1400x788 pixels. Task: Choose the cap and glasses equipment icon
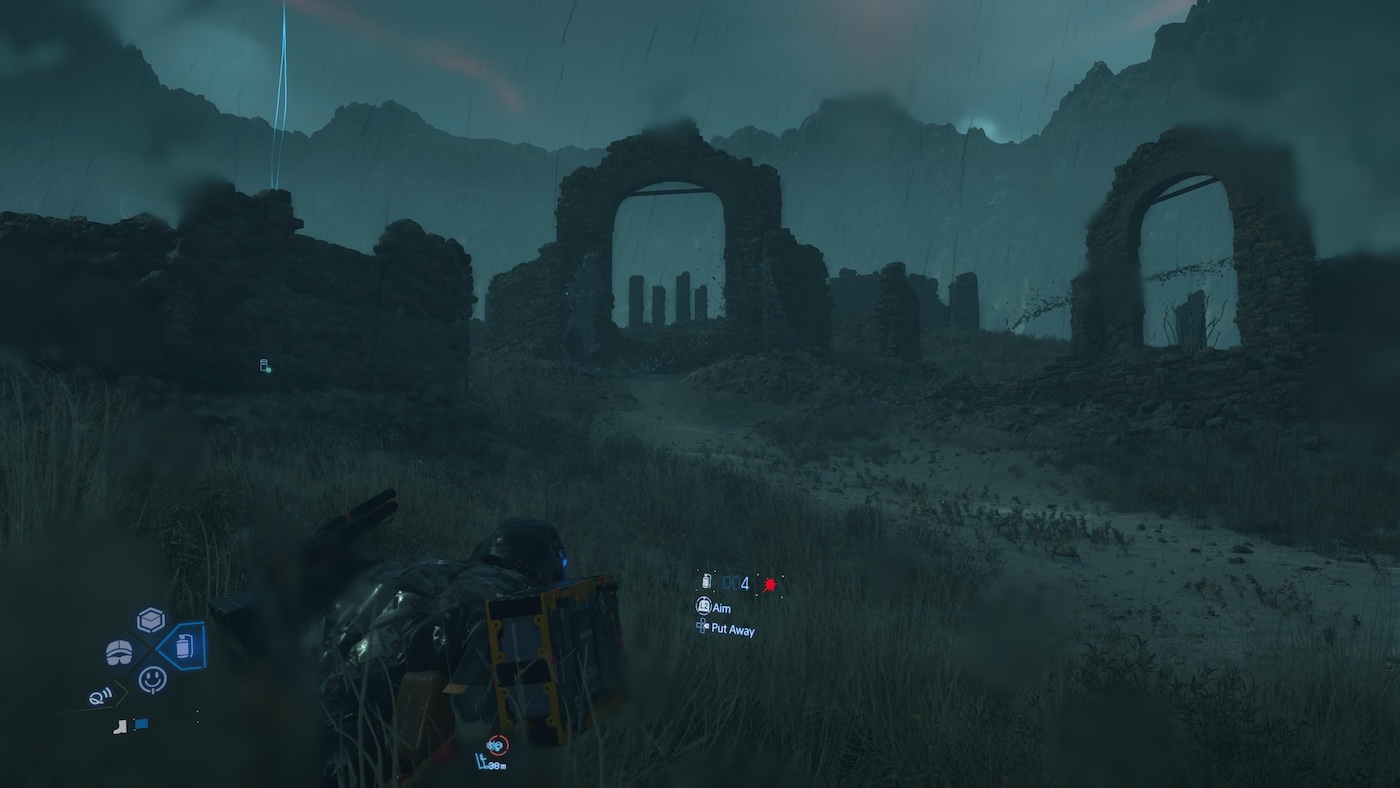[119, 653]
